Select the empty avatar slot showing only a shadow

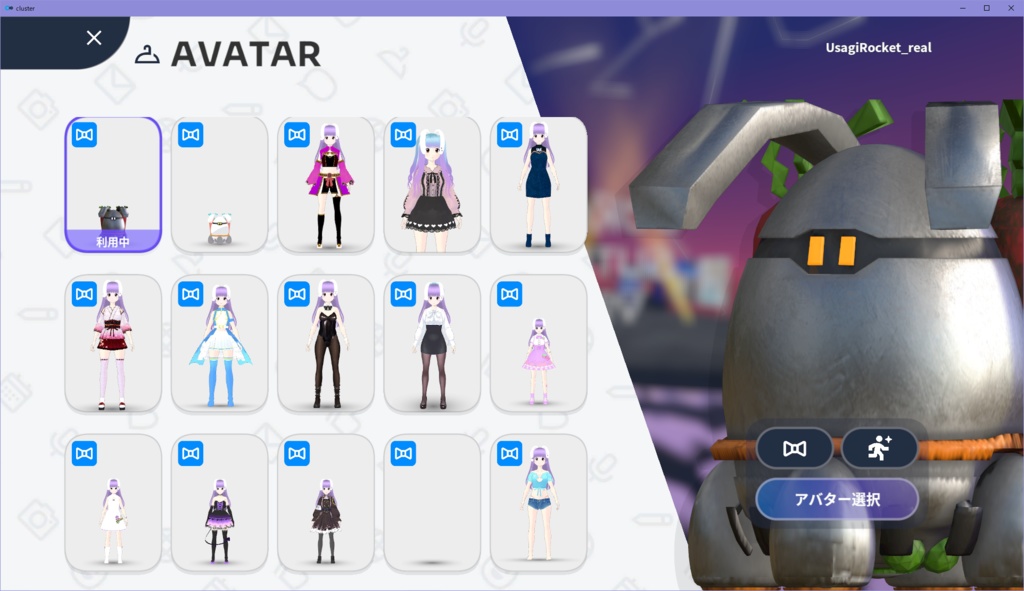pos(432,502)
